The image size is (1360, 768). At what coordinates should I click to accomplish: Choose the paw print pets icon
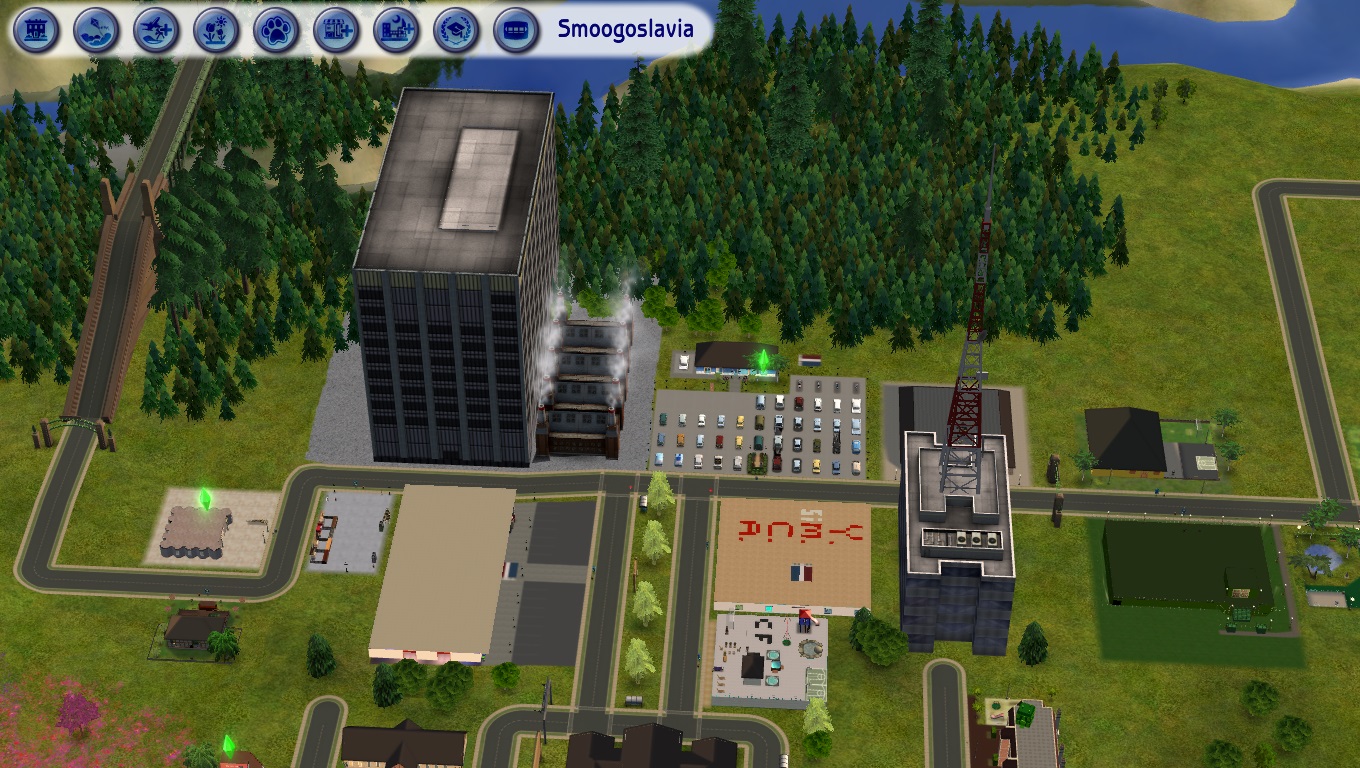pos(276,30)
